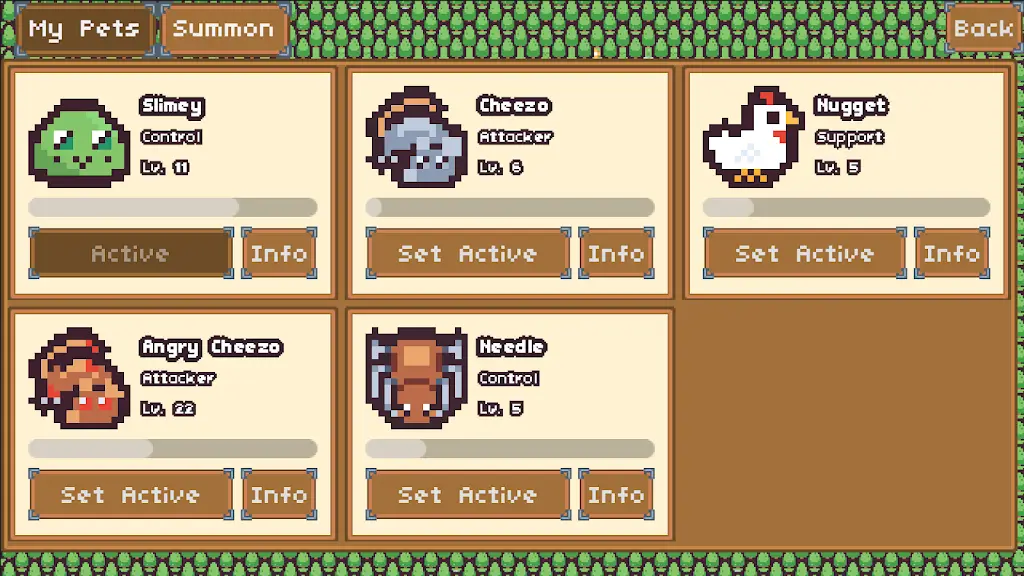
Task: Click Slimey's Active button
Action: (x=131, y=254)
